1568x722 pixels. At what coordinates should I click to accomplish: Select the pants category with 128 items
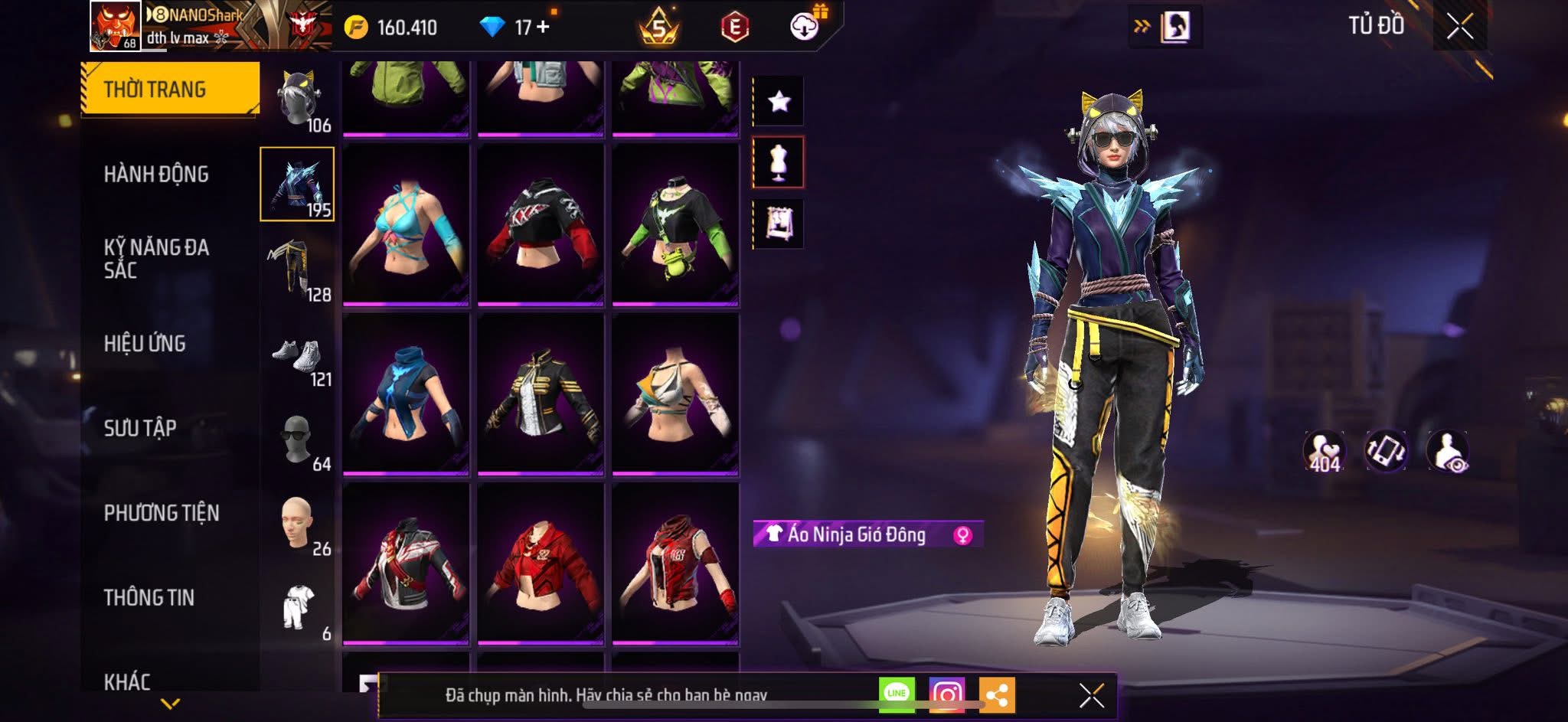click(x=299, y=270)
